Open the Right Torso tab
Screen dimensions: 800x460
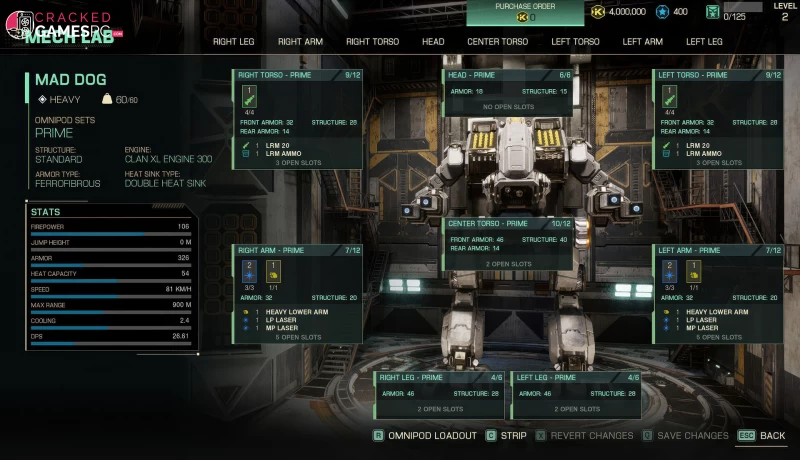372,42
